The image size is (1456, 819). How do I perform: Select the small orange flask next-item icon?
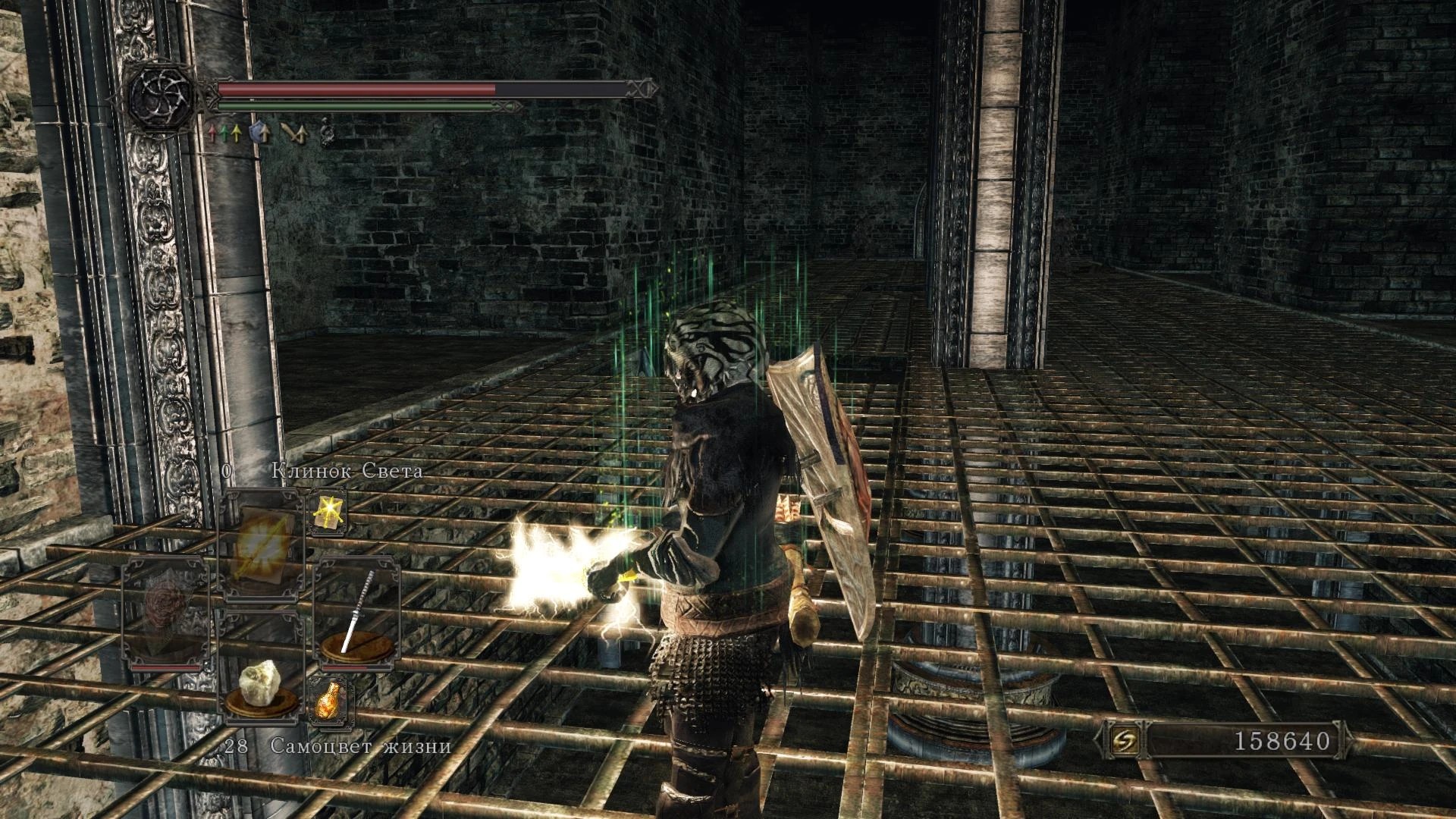coord(329,701)
